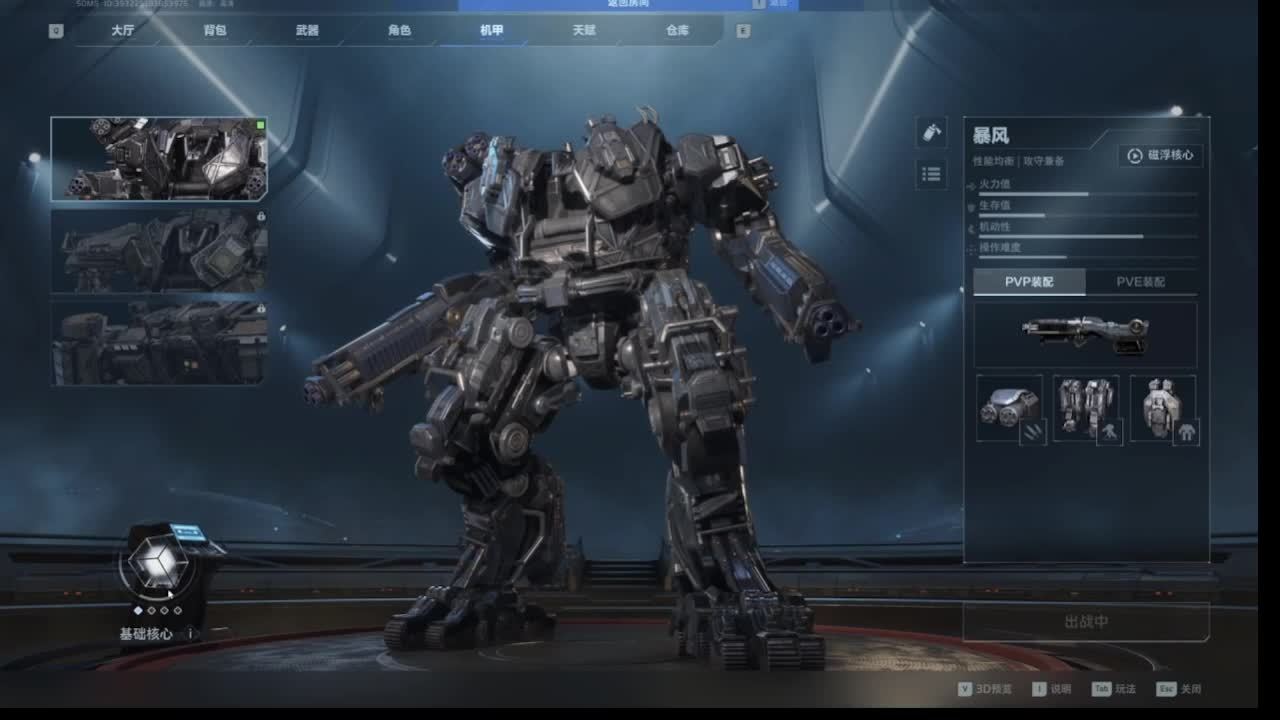Click the 返回房间 return-to-room button

tap(630, 4)
